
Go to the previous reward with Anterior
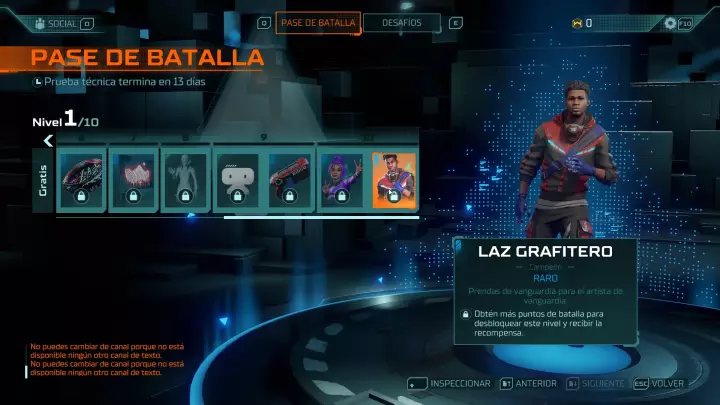click(x=529, y=384)
